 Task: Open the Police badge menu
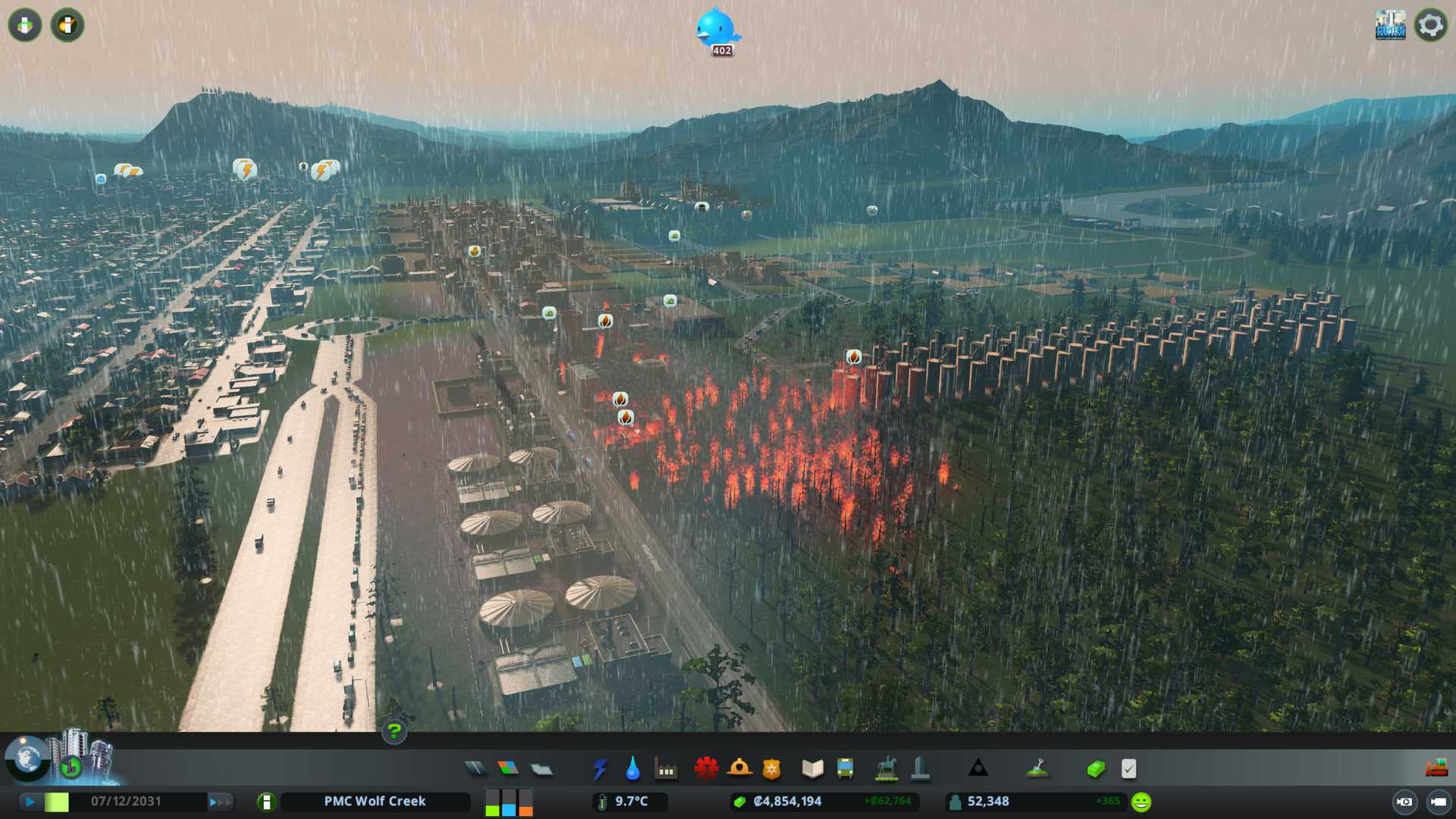click(x=772, y=769)
